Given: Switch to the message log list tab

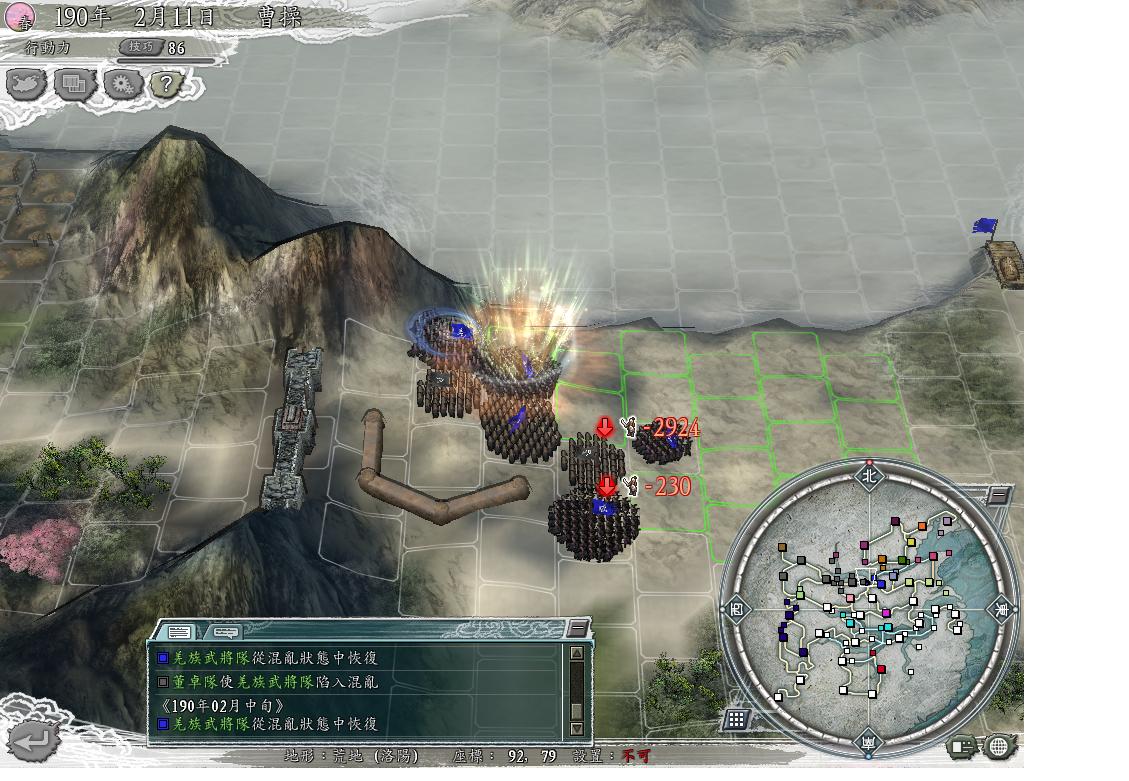Looking at the screenshot, I should coord(180,632).
